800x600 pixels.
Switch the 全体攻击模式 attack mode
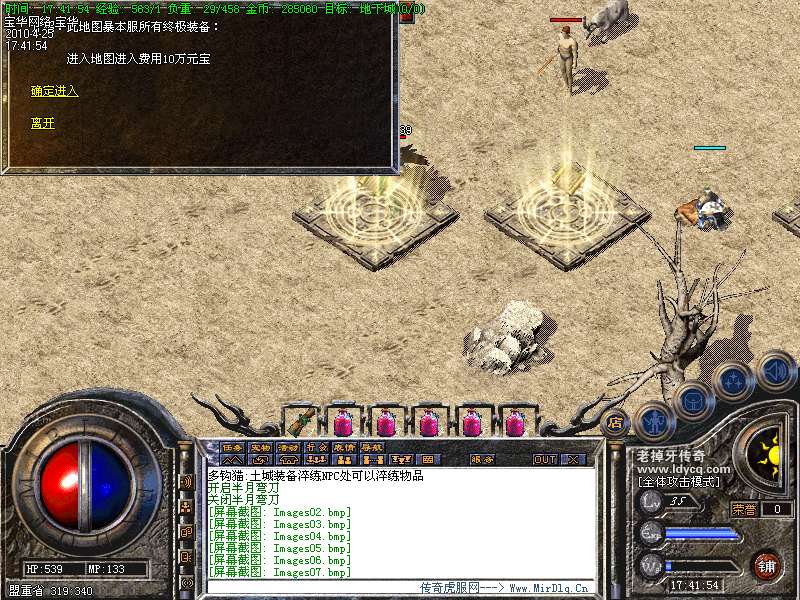point(679,481)
